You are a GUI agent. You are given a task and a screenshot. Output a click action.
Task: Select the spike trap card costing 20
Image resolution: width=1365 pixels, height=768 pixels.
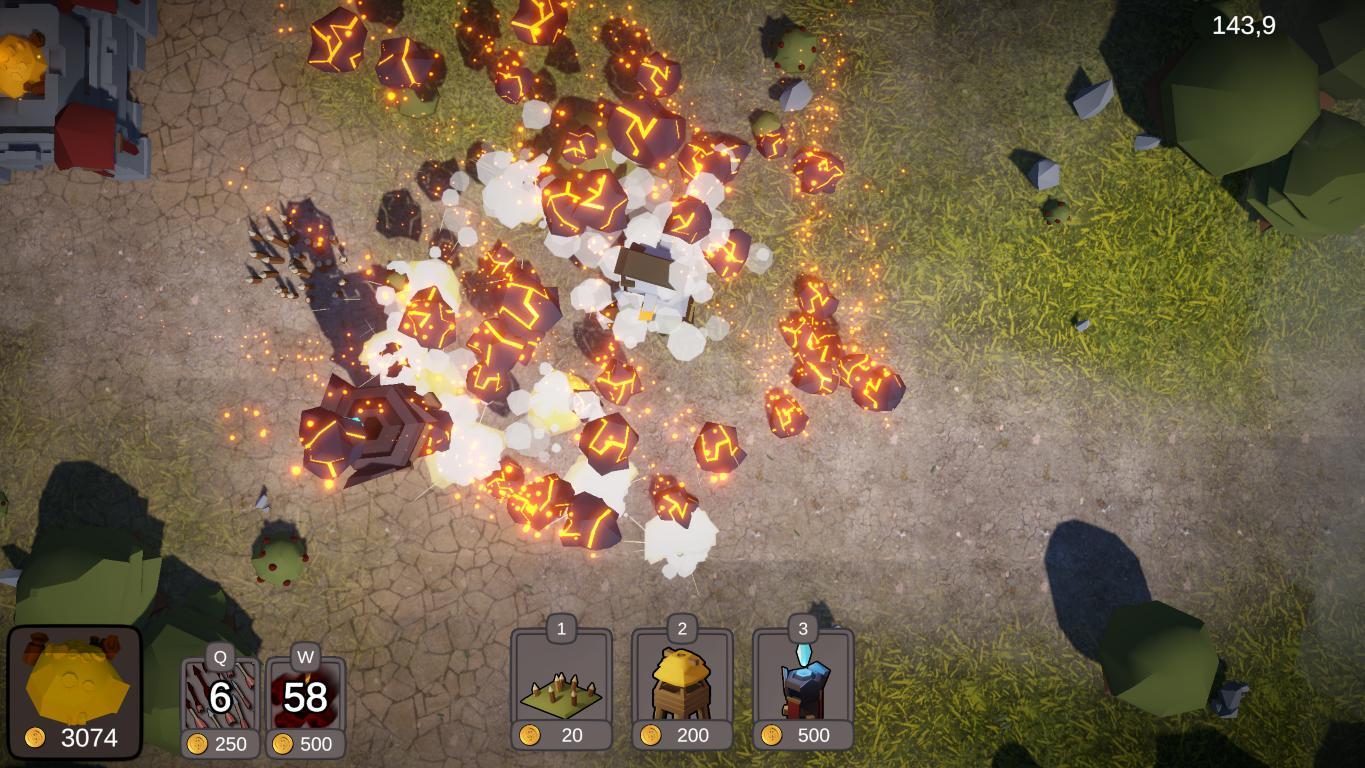click(x=561, y=687)
